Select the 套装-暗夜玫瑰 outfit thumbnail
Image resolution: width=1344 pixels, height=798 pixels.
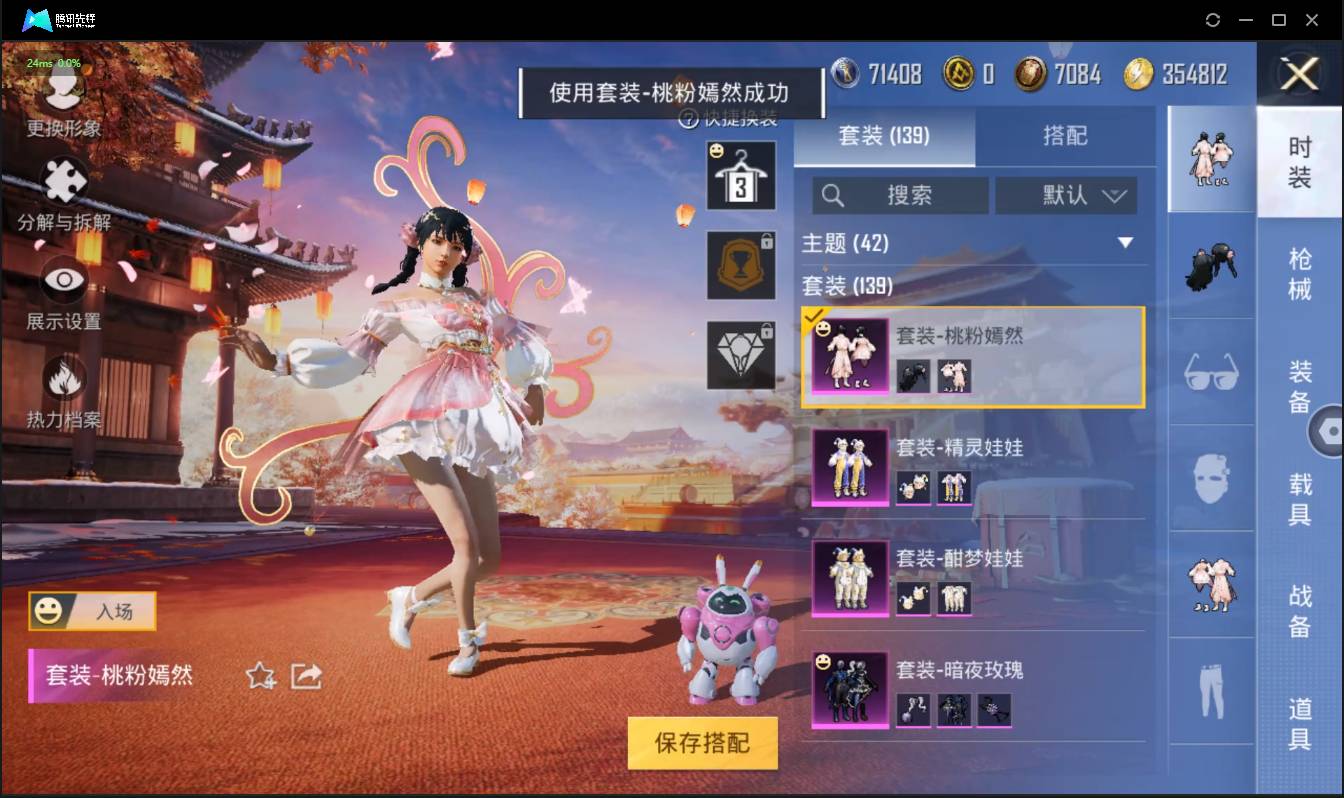(848, 690)
